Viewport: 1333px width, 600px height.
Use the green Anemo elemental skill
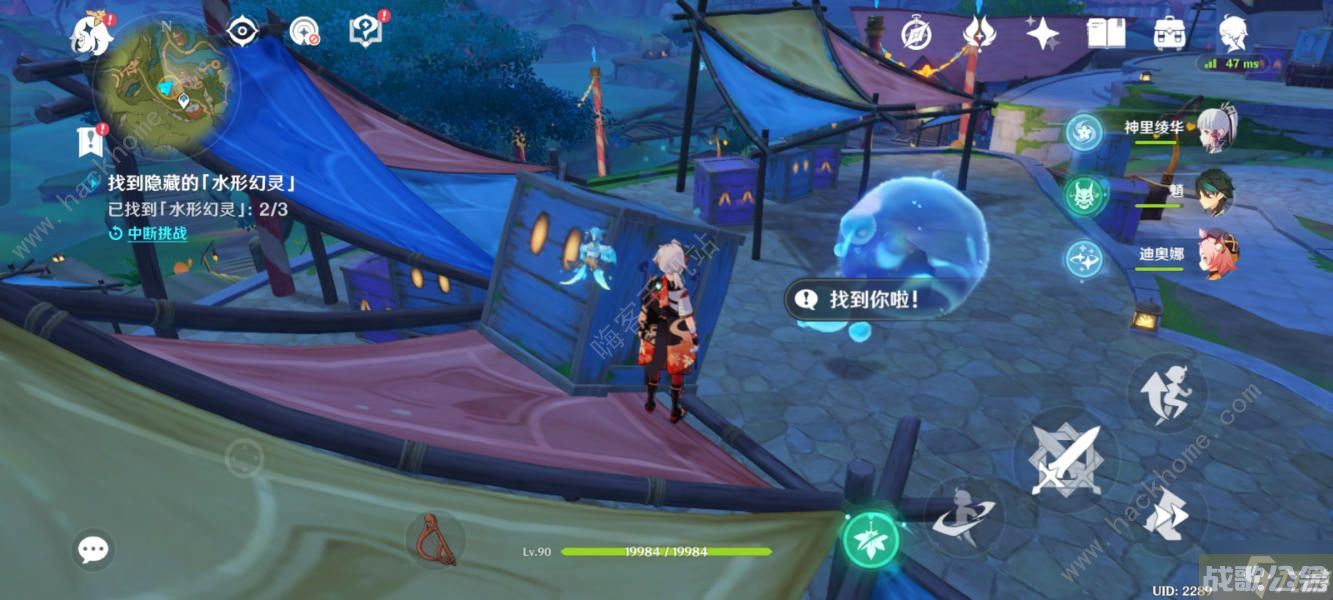point(869,539)
